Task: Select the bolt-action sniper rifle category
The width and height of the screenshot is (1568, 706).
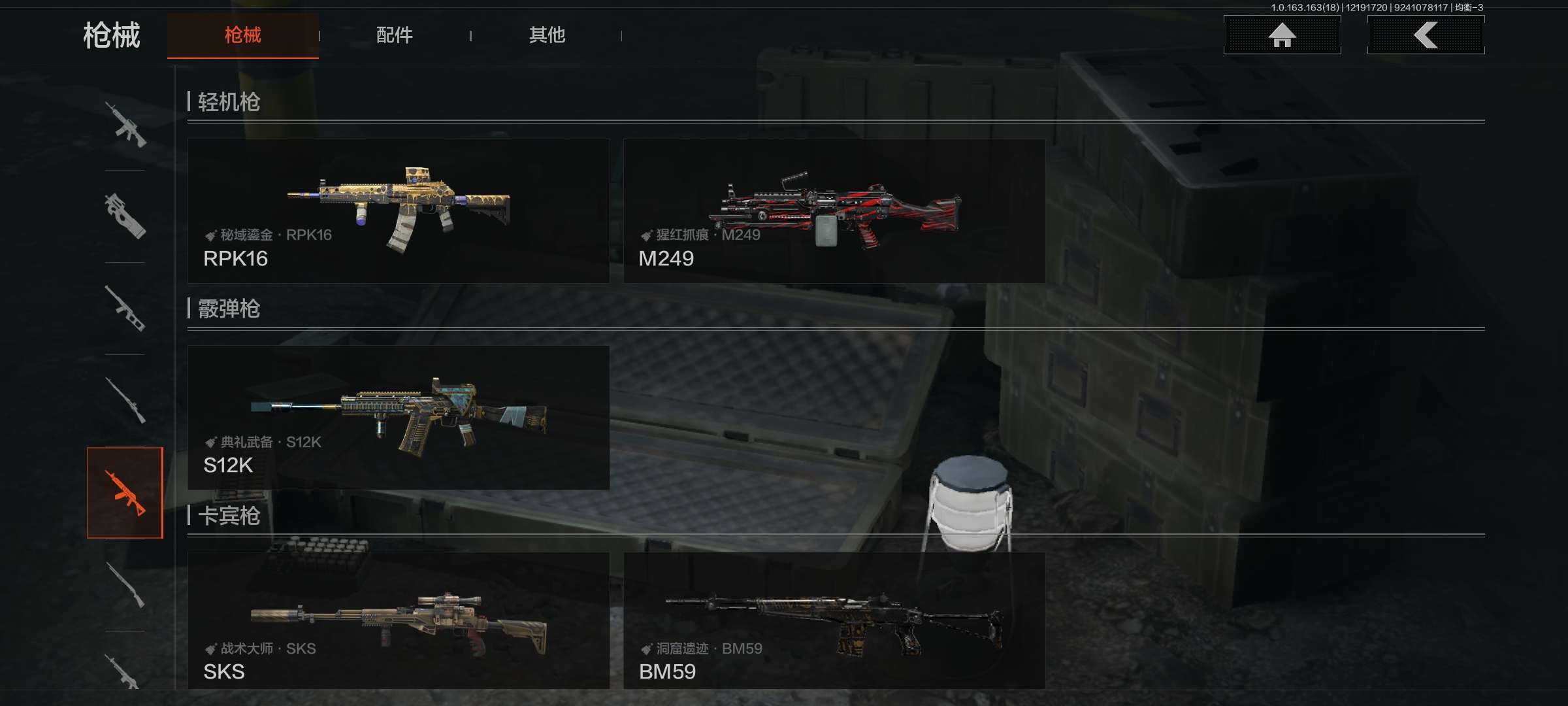Action: point(125,400)
